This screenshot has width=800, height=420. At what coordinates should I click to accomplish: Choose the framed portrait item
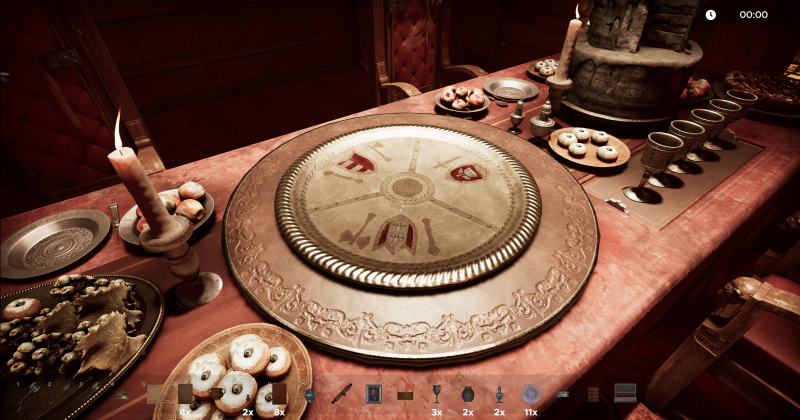coord(374,393)
